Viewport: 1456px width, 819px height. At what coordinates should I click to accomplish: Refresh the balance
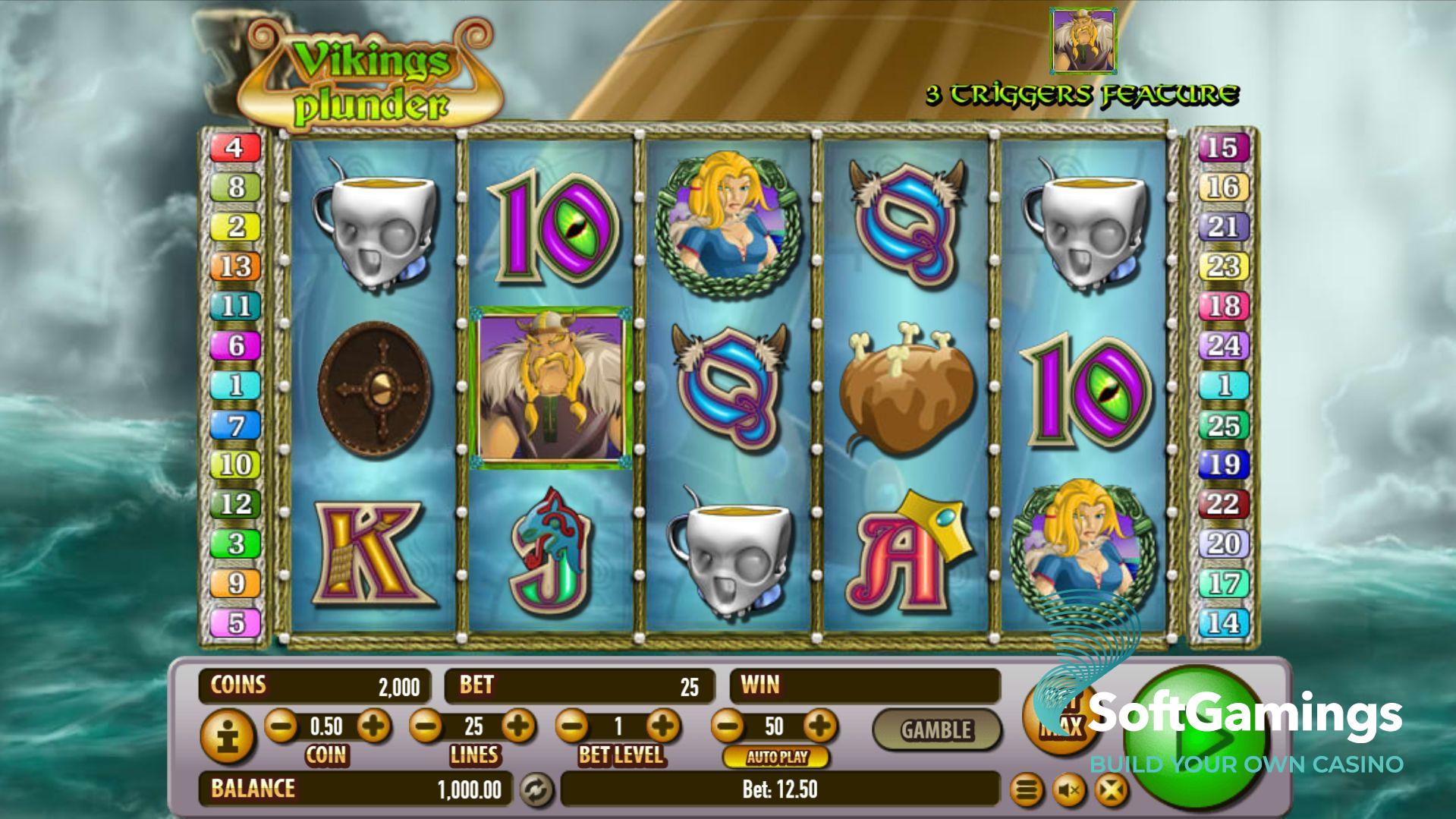[x=536, y=790]
